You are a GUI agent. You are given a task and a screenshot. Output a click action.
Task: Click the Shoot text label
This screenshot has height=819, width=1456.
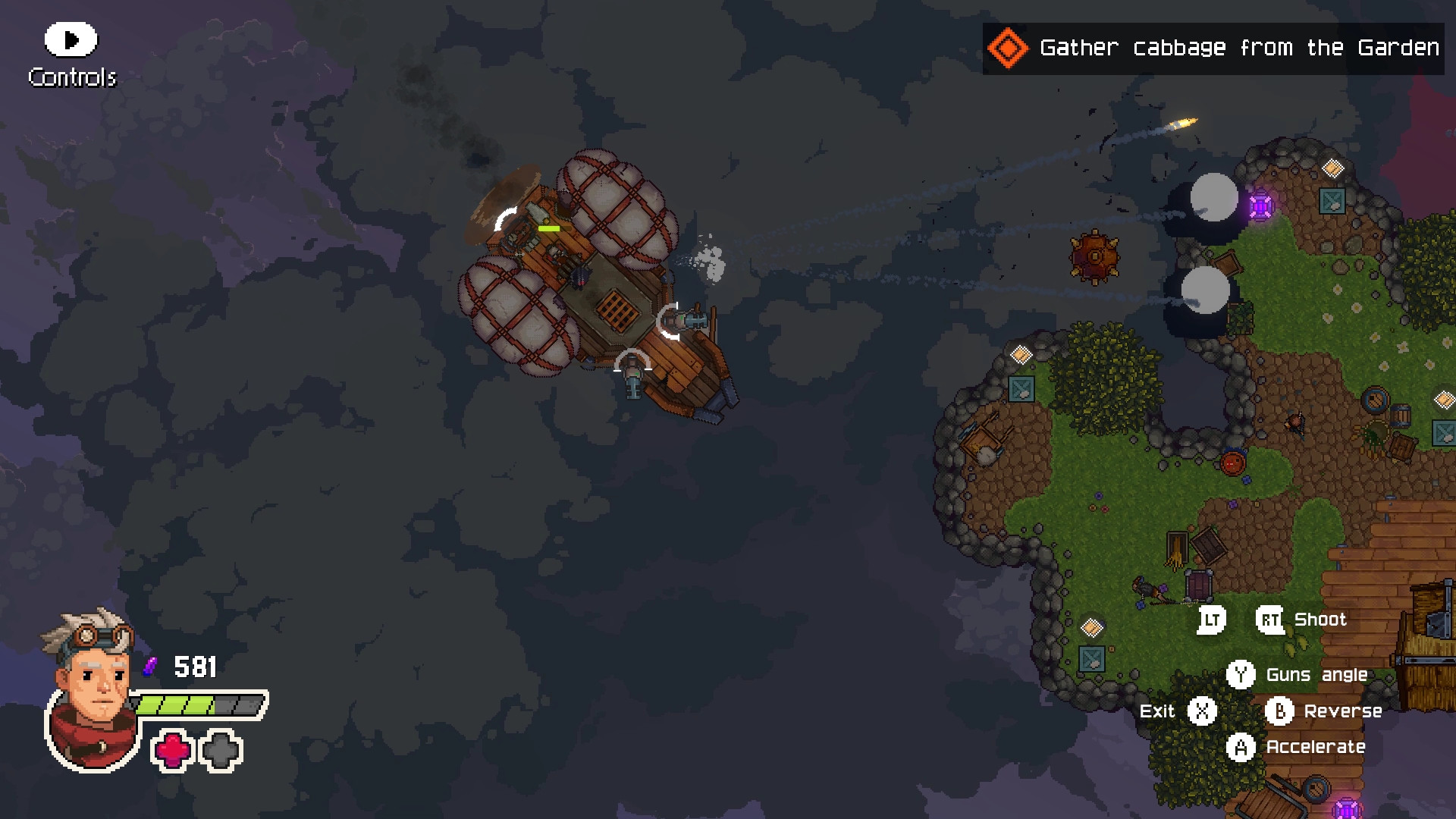(1319, 620)
